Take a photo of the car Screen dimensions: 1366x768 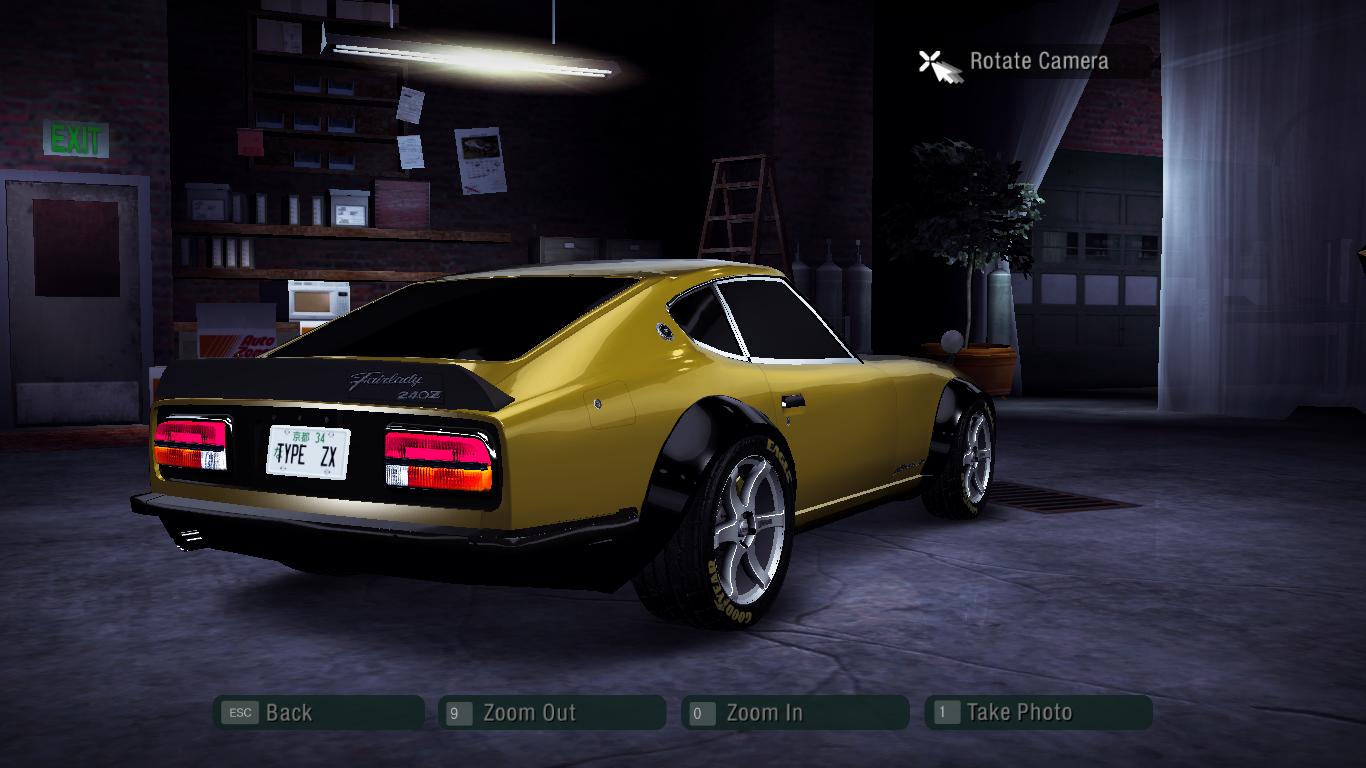[1038, 713]
